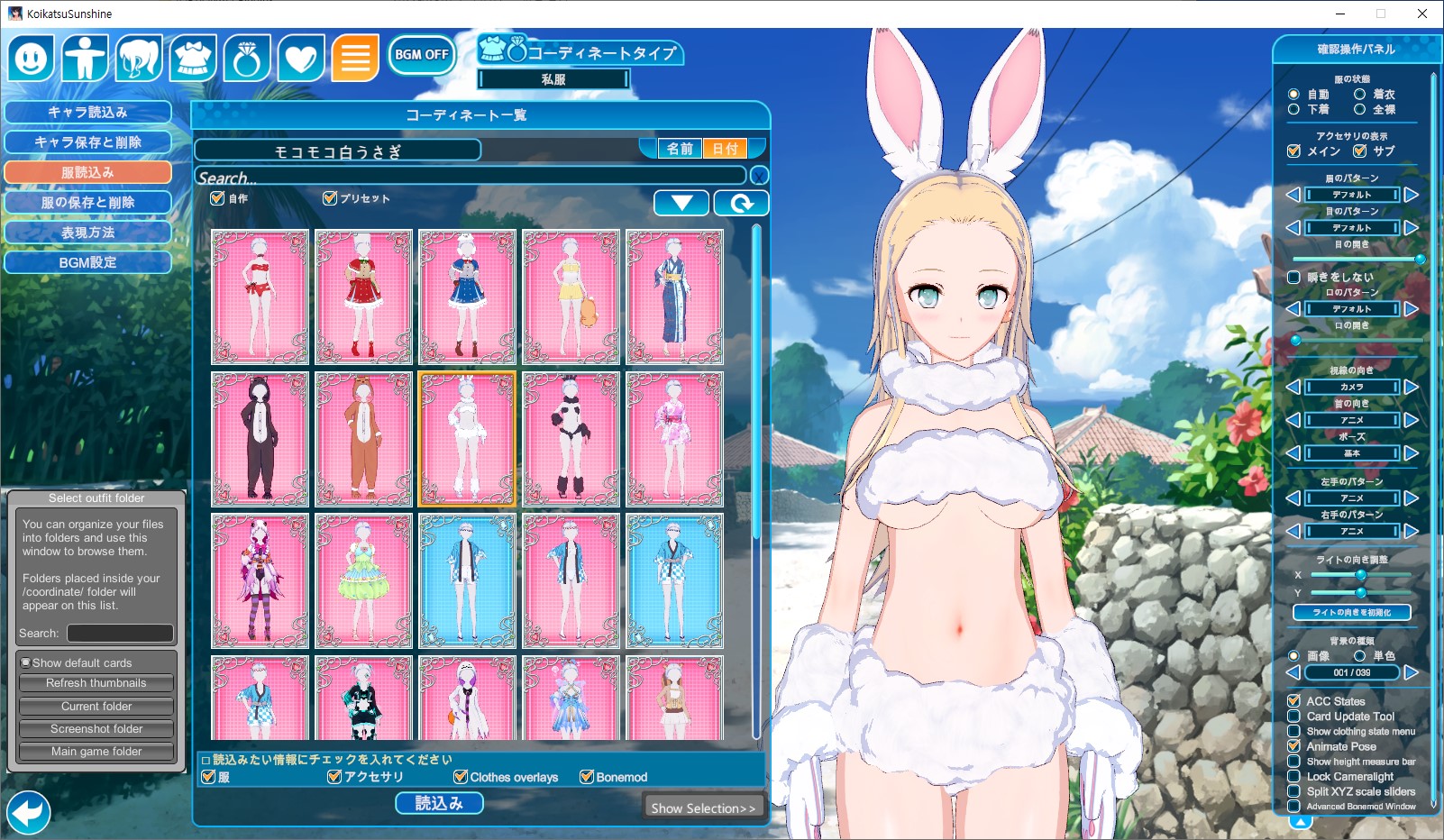Switch to the hair category icon
The width and height of the screenshot is (1444, 840).
click(139, 59)
